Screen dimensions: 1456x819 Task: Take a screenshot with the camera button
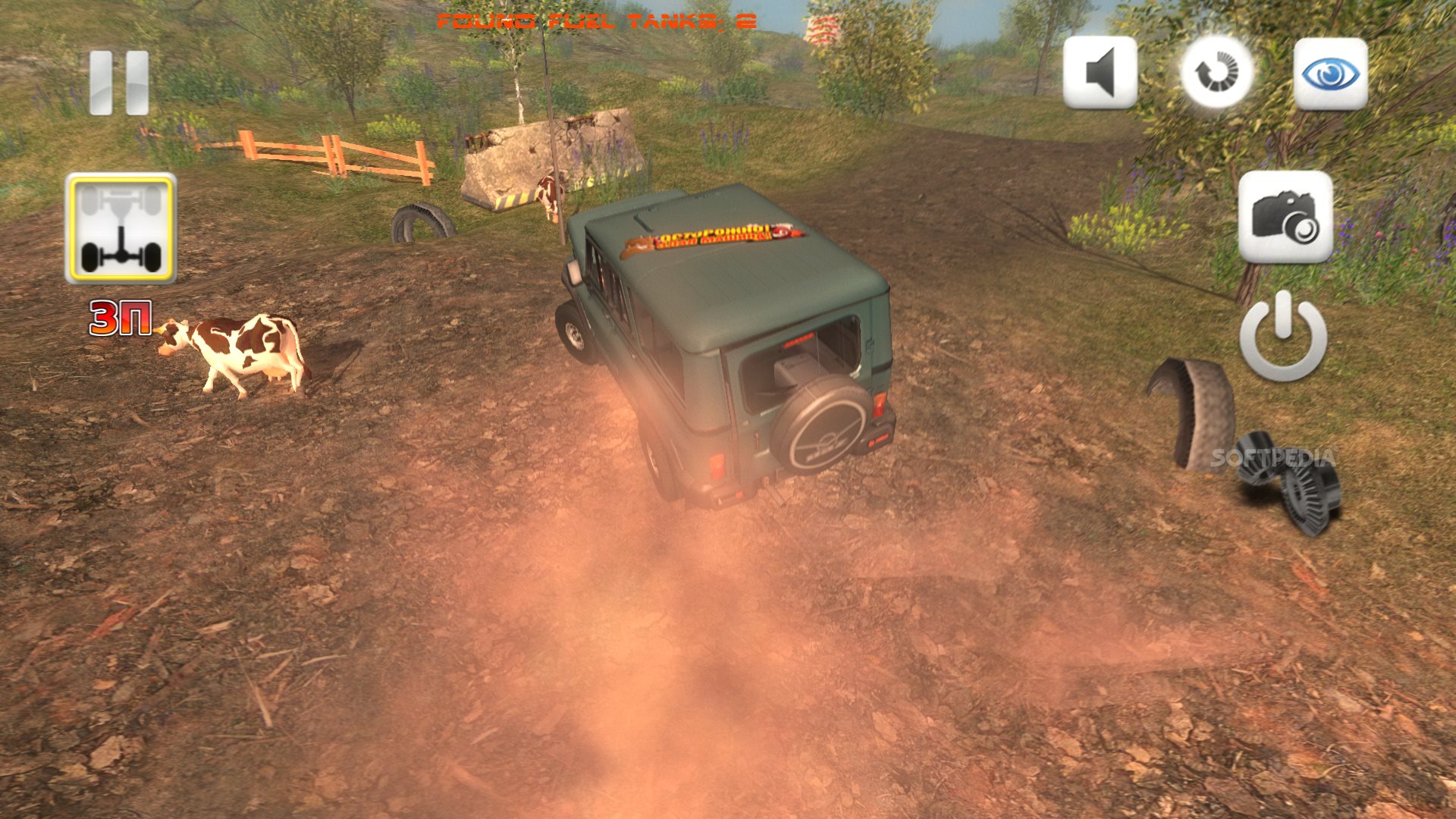pyautogui.click(x=1285, y=217)
